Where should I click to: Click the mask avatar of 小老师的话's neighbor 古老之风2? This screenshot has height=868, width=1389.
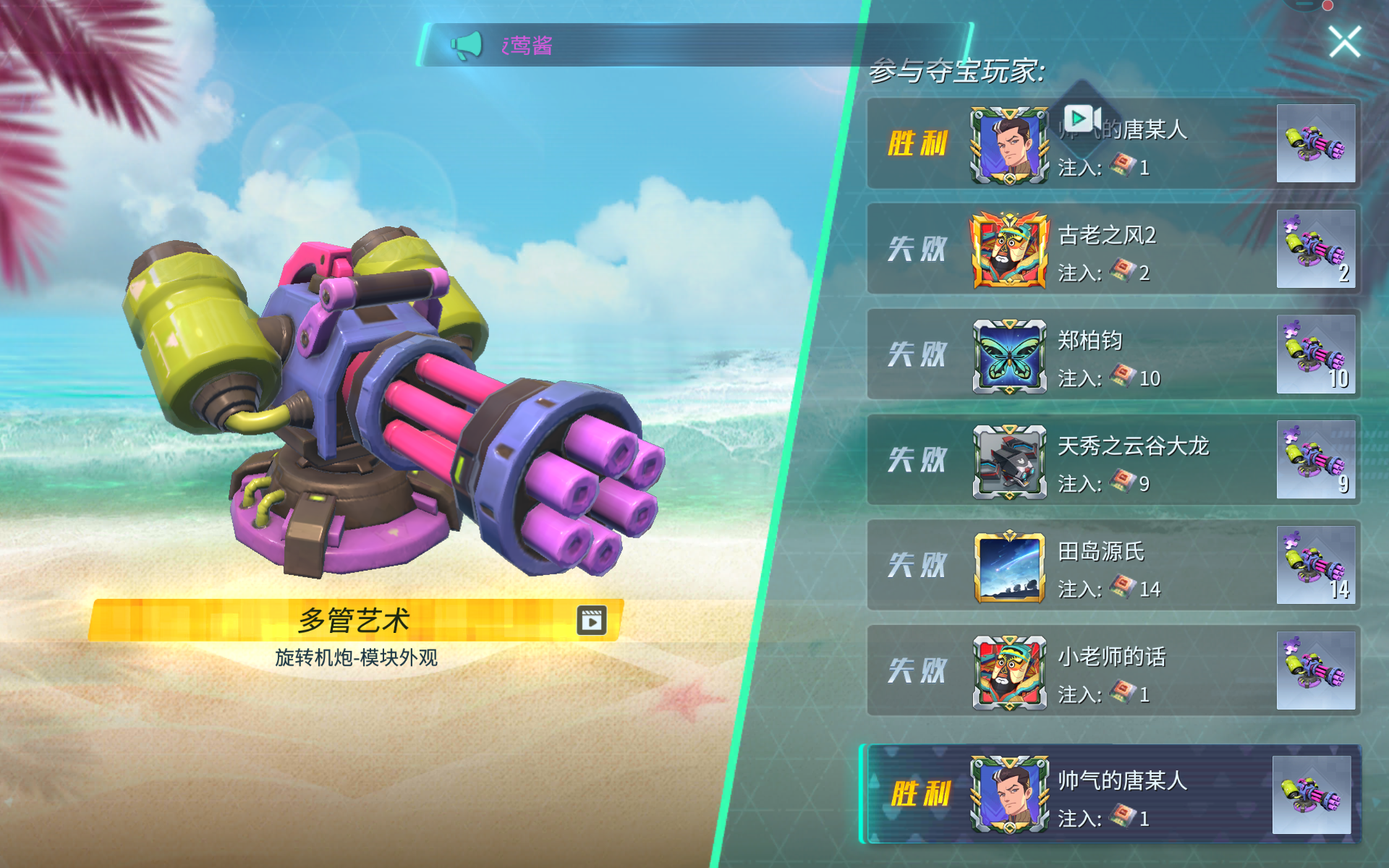1008,249
